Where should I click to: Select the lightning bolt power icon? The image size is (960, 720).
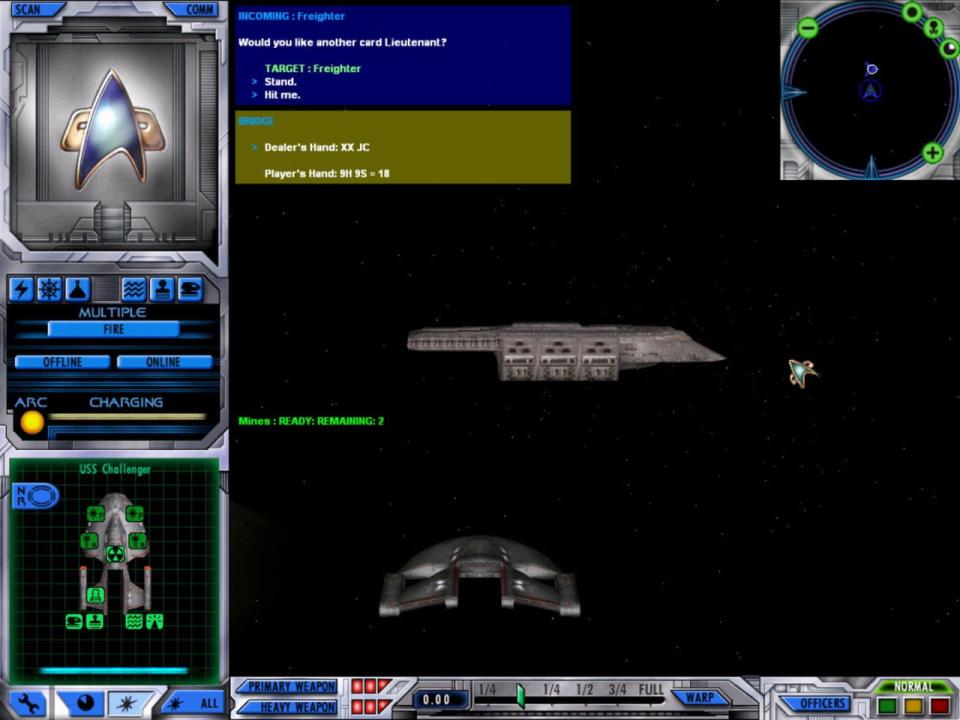coord(21,290)
